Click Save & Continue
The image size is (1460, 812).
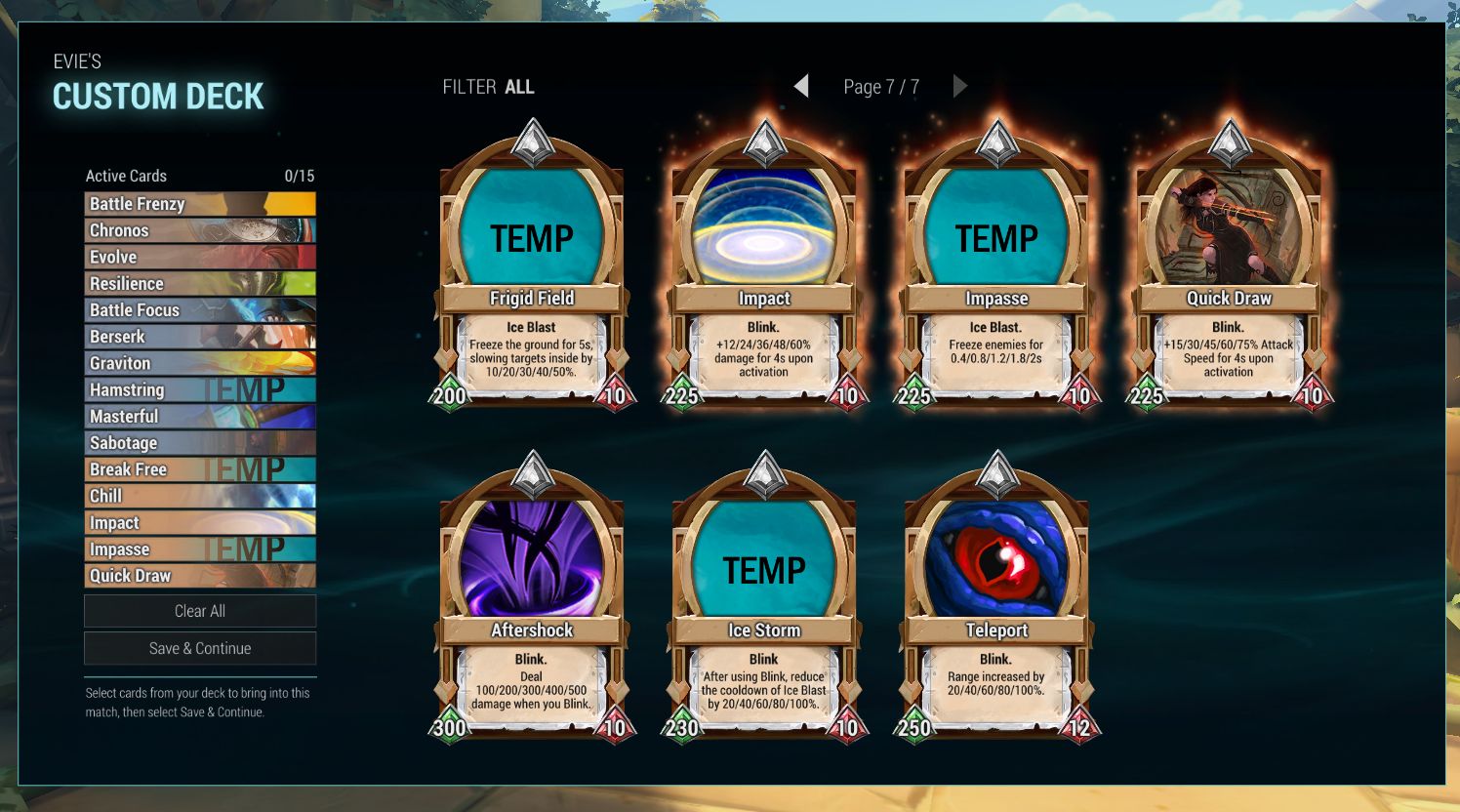200,648
